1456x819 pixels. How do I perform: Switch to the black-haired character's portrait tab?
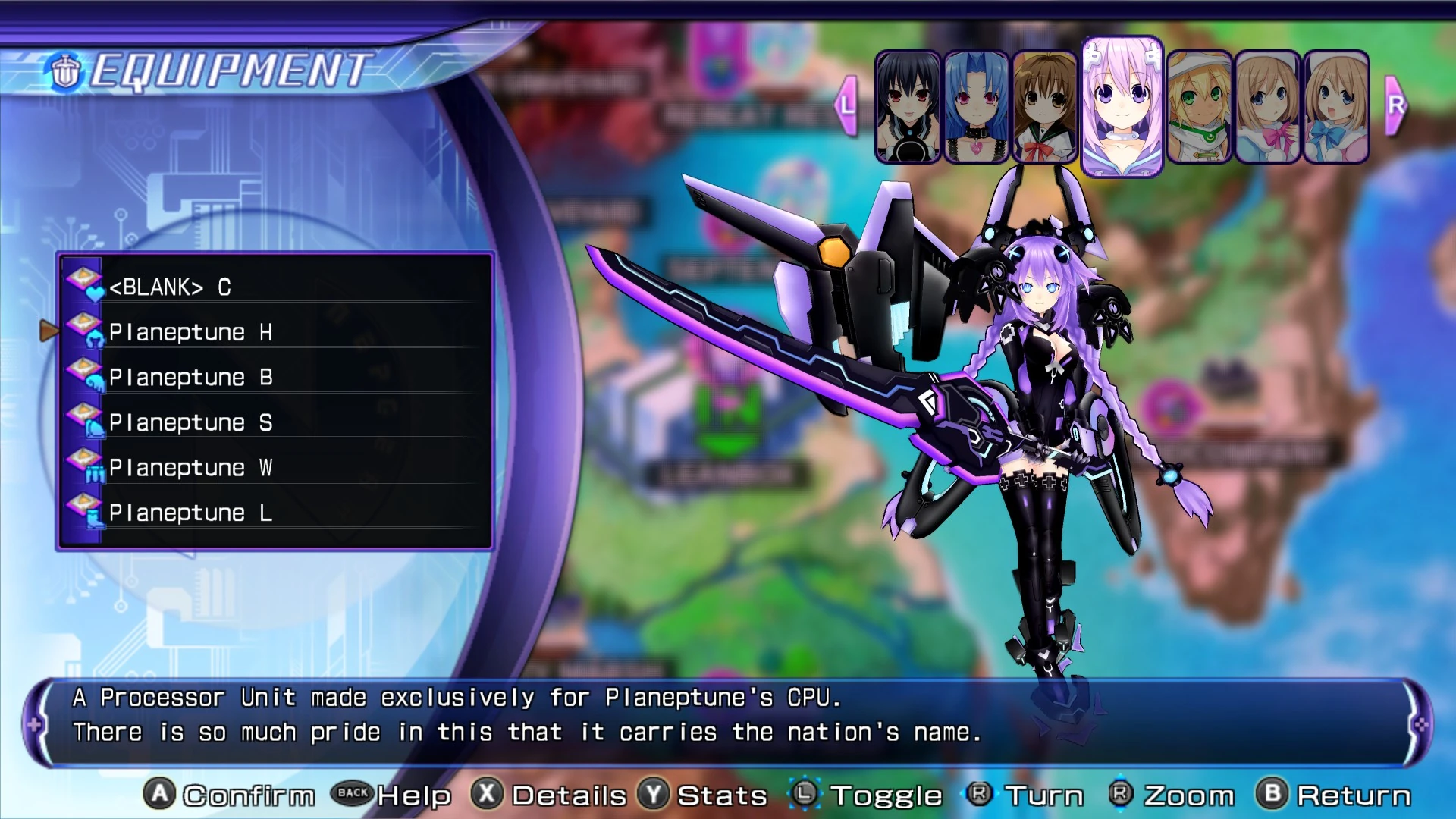point(908,106)
